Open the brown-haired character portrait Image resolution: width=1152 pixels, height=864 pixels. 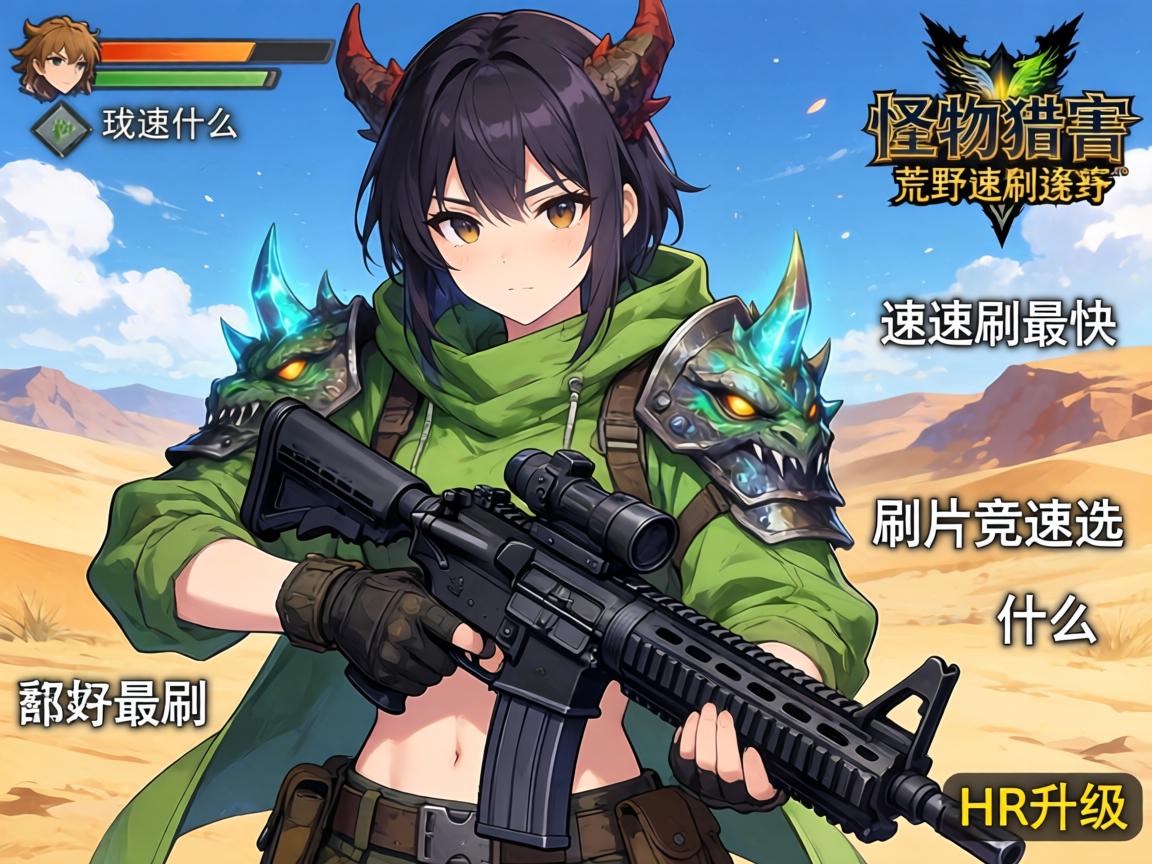[54, 57]
